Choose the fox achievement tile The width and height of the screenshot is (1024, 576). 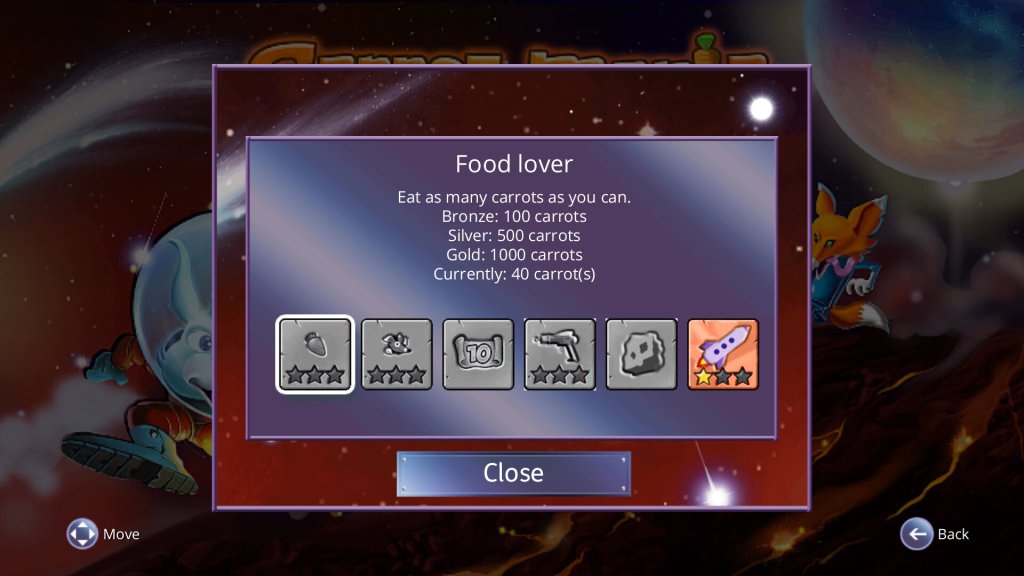click(x=397, y=354)
